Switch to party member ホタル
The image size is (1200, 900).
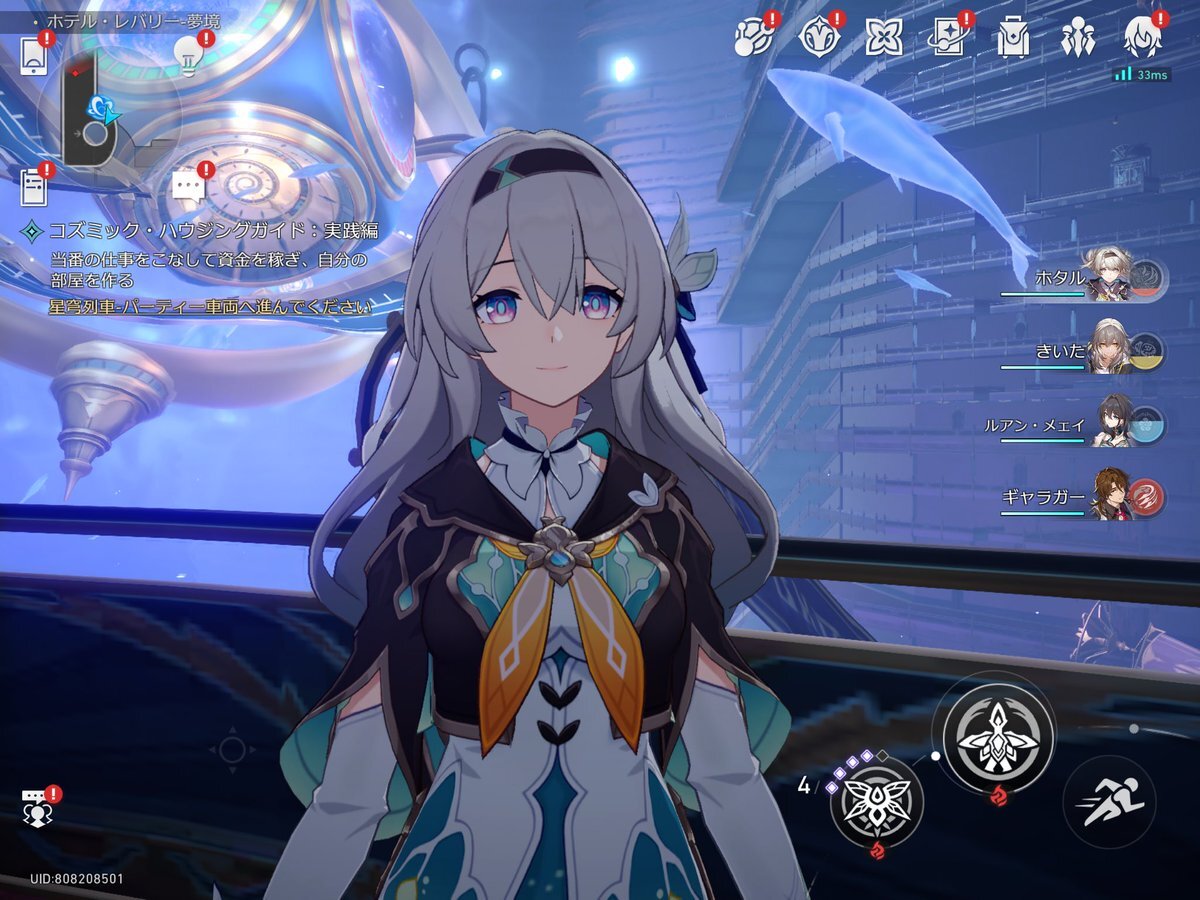(x=1110, y=280)
